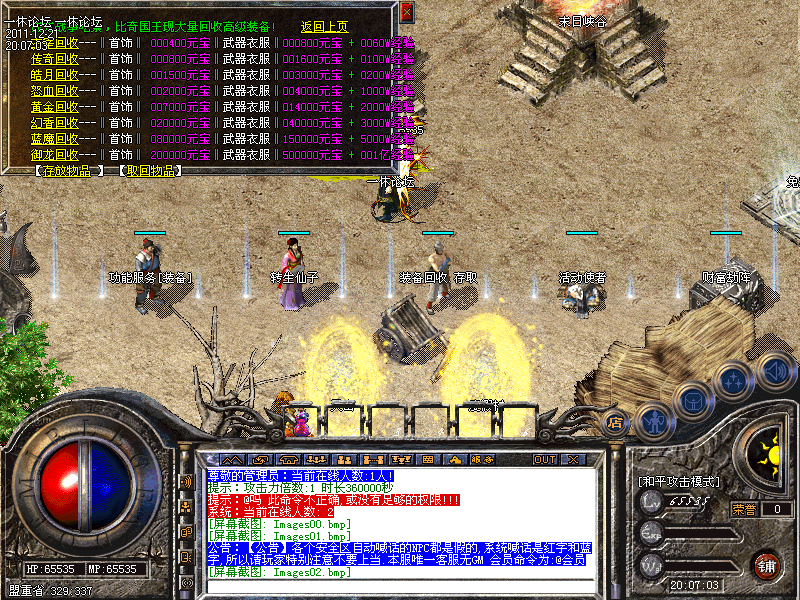The width and height of the screenshot is (800, 600).
Task: Click the red 铺 stall button
Action: [766, 564]
